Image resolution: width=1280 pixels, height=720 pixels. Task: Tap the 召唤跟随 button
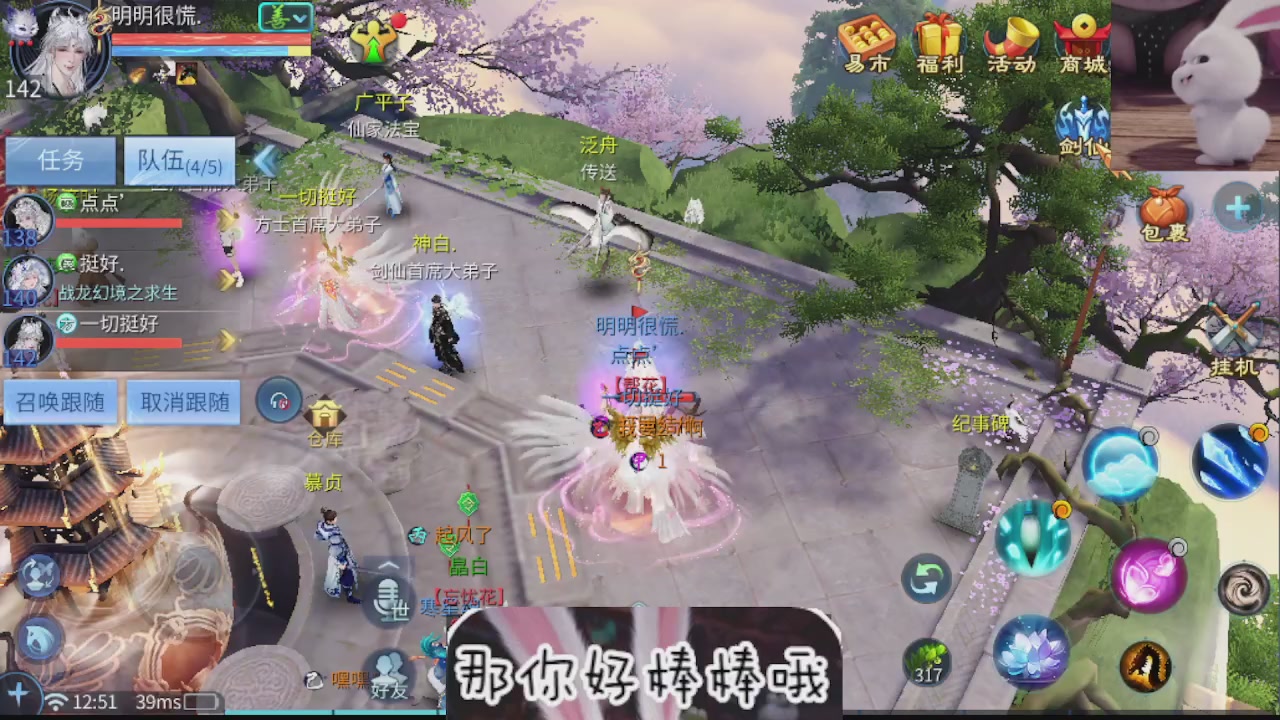pyautogui.click(x=59, y=401)
